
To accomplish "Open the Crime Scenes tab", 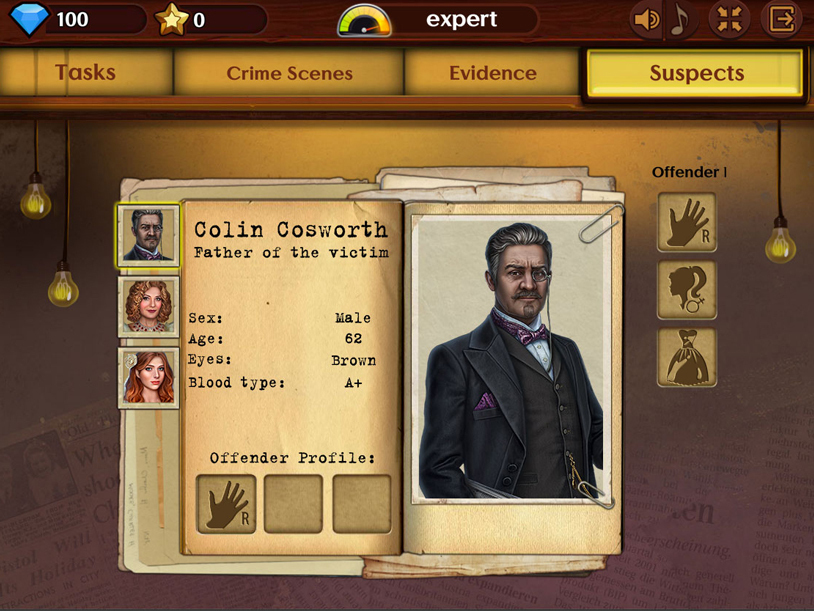I will click(289, 73).
